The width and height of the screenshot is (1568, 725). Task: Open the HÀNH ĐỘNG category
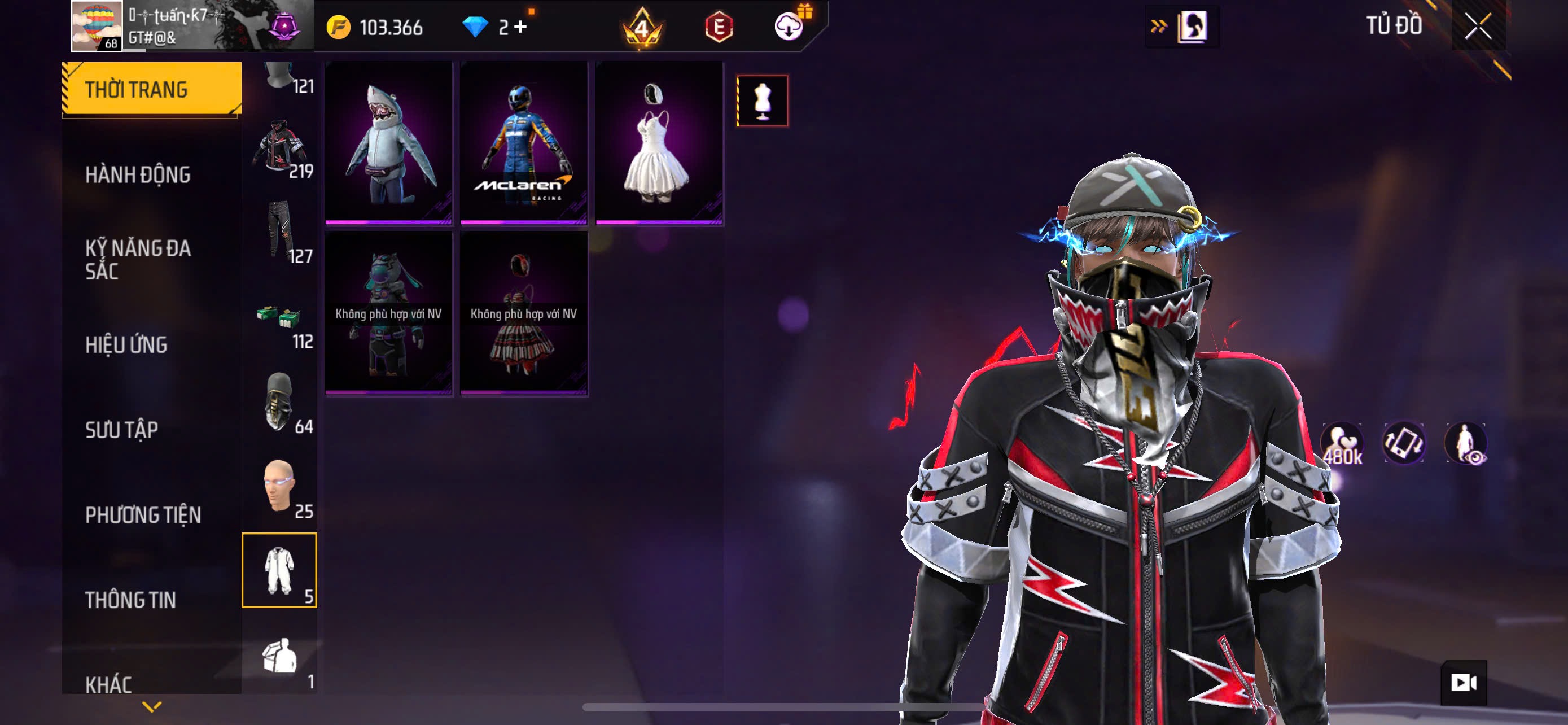pos(138,174)
